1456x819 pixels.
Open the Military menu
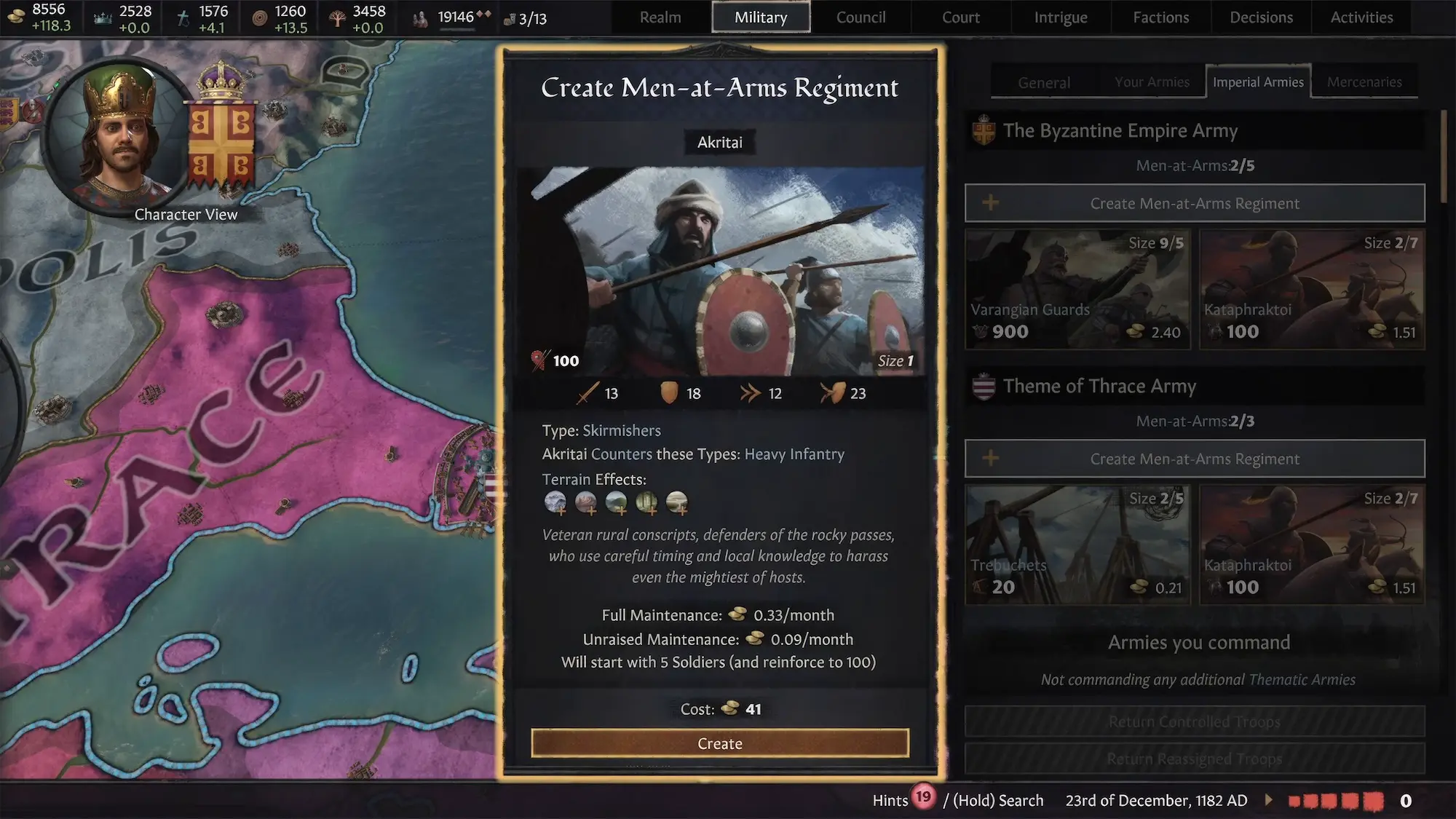coord(761,17)
